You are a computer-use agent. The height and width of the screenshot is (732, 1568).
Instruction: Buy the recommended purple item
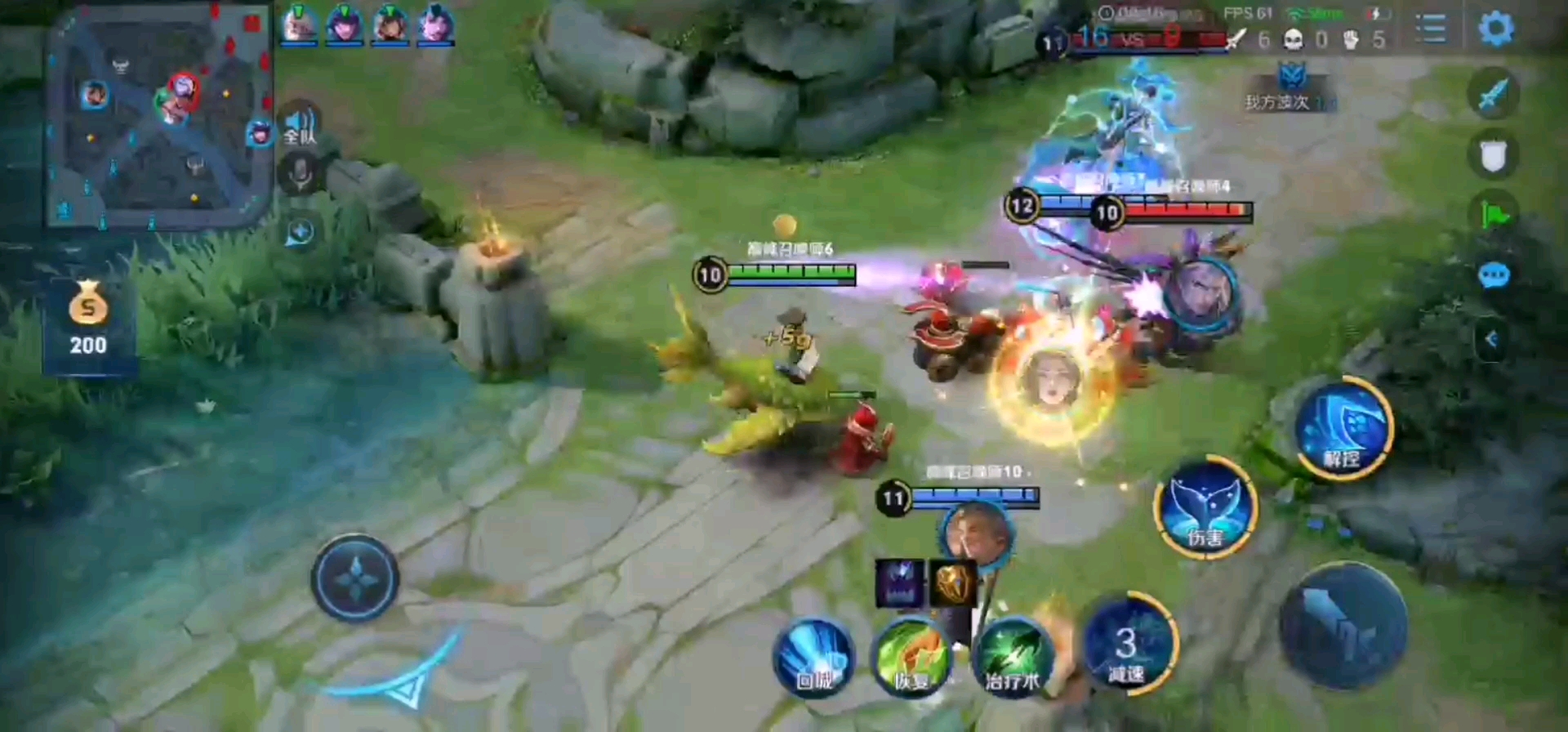899,583
